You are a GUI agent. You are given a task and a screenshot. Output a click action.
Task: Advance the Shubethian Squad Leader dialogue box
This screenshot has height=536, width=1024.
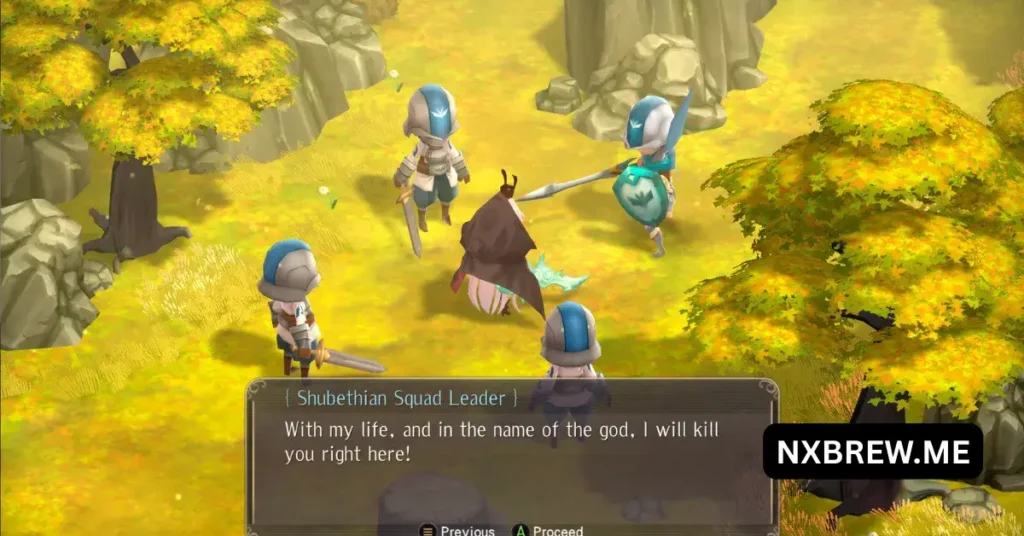point(548,530)
